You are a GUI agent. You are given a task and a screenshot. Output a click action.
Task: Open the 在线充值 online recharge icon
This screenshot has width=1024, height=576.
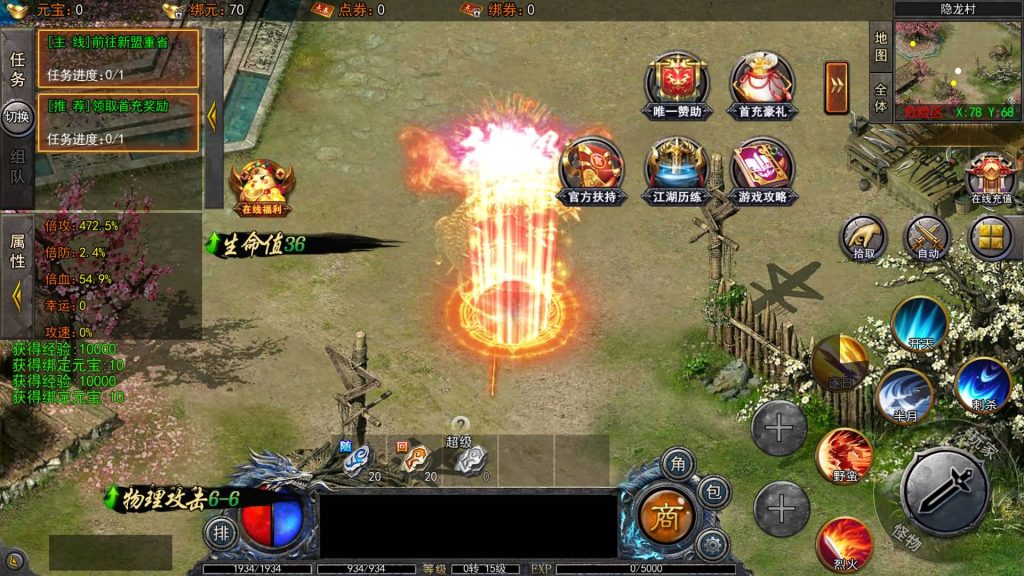pos(991,176)
